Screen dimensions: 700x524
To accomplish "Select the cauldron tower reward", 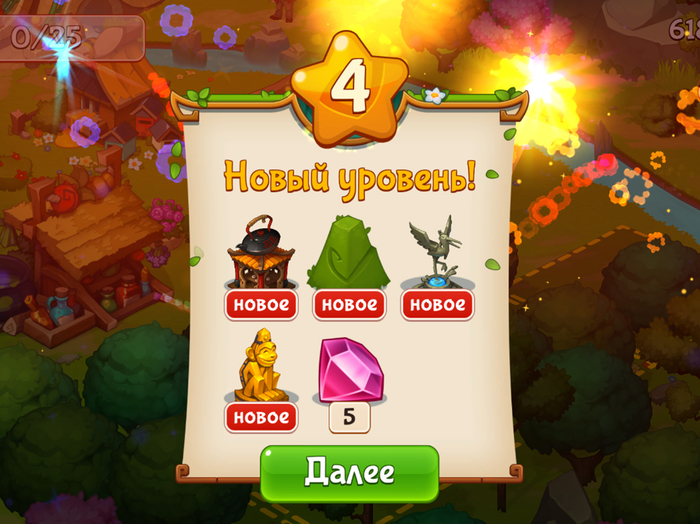I will pos(261,254).
